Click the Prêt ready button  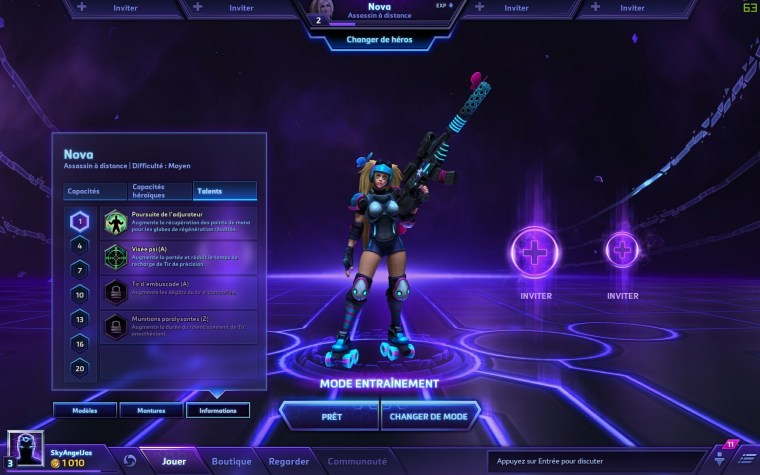tap(329, 415)
